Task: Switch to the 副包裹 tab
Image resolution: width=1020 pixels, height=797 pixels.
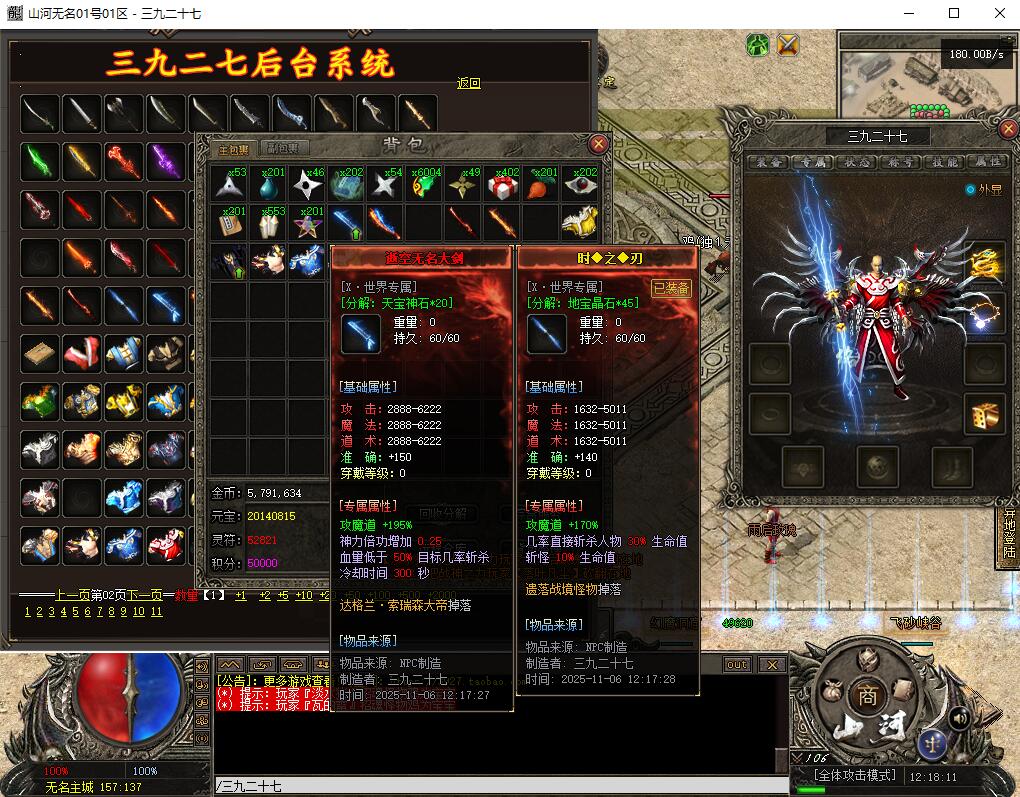Action: pyautogui.click(x=285, y=148)
